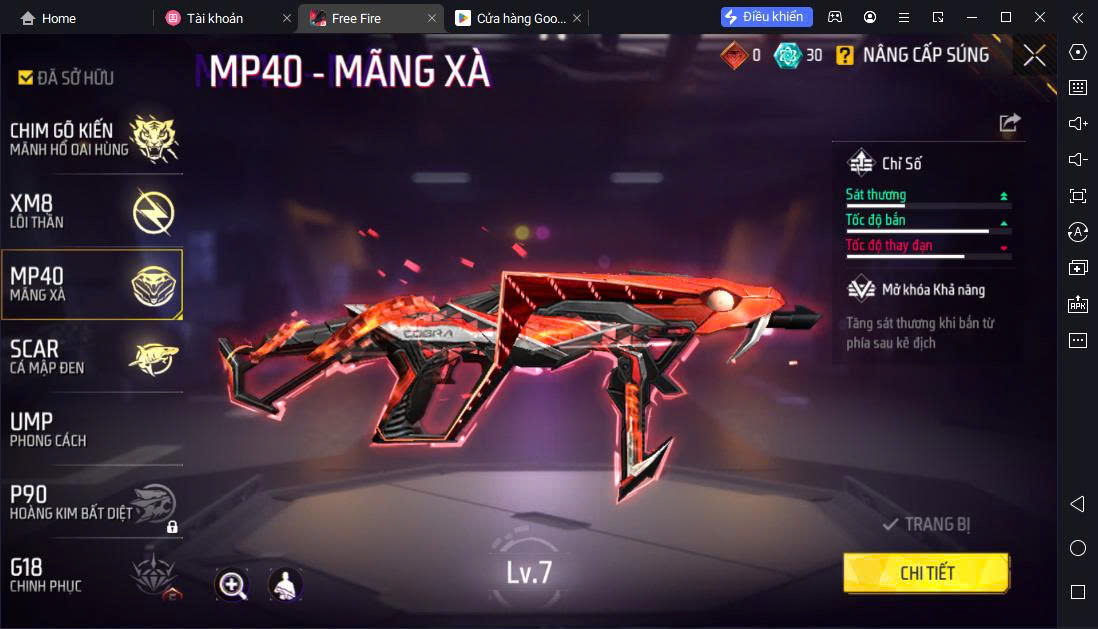This screenshot has height=629, width=1098.
Task: Switch to SCAR Cá Mập Đen
Action: [x=92, y=356]
